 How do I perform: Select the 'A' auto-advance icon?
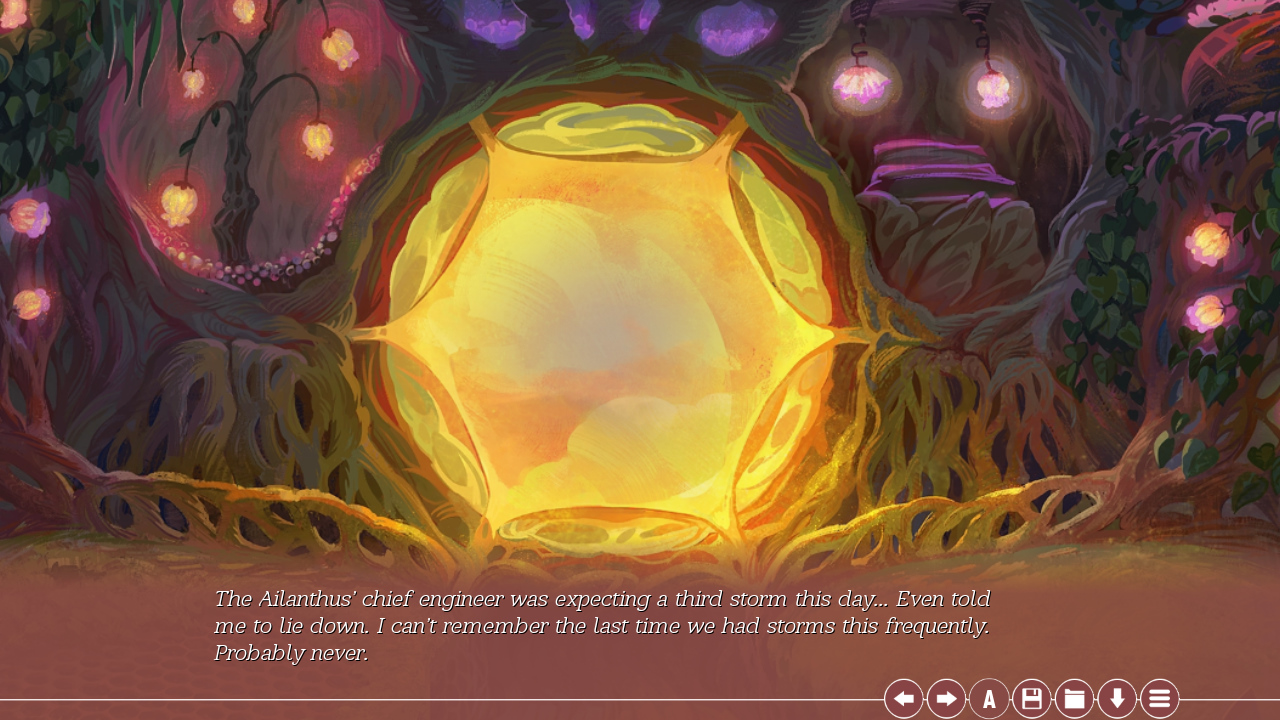(988, 697)
